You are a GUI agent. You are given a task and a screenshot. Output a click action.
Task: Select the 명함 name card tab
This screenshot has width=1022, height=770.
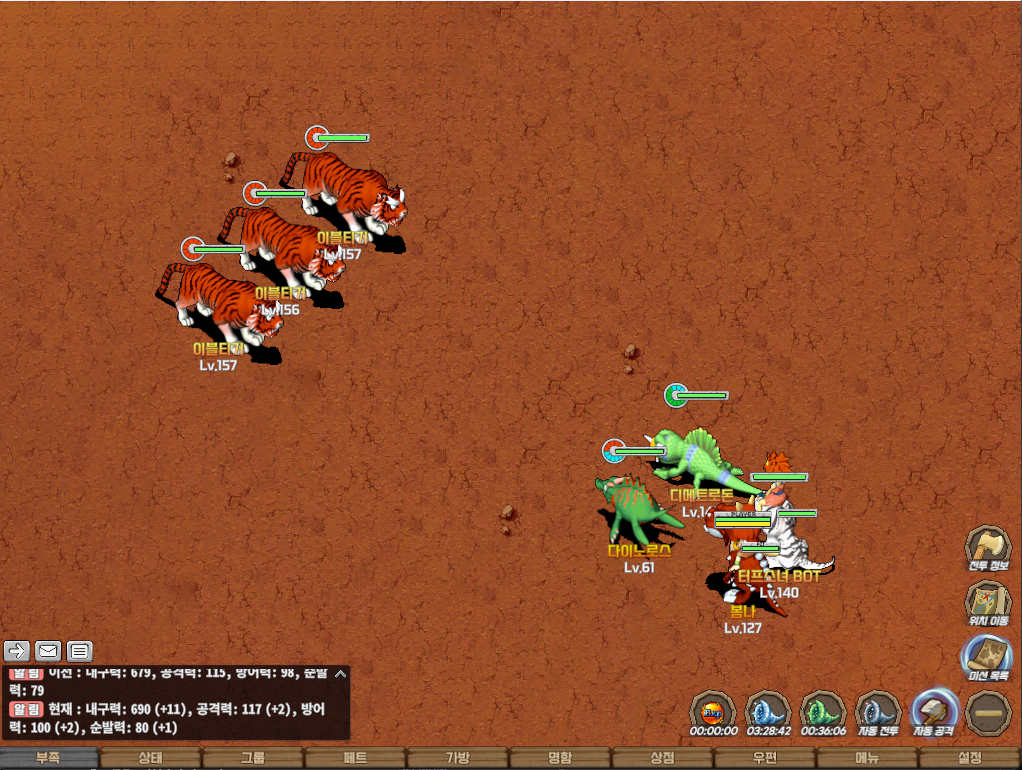[560, 758]
